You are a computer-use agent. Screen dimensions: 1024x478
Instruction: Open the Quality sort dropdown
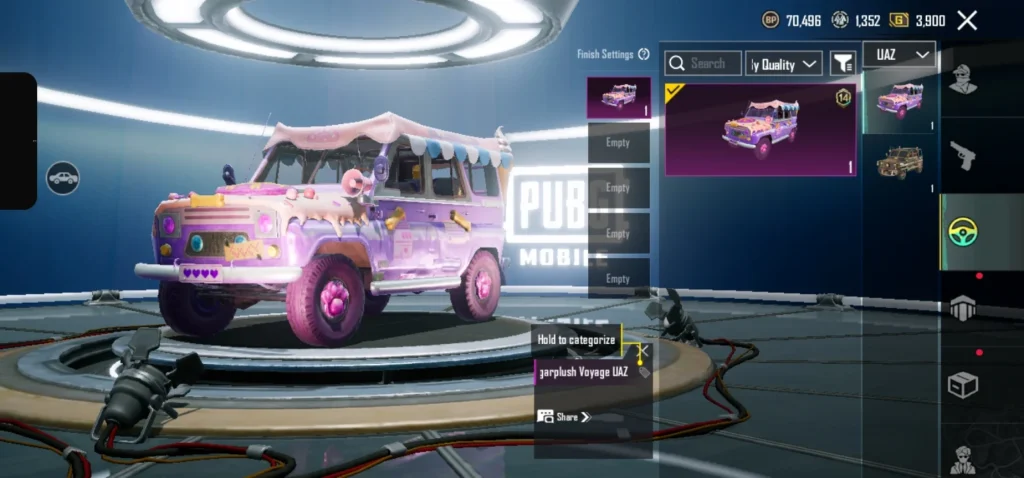tap(784, 64)
